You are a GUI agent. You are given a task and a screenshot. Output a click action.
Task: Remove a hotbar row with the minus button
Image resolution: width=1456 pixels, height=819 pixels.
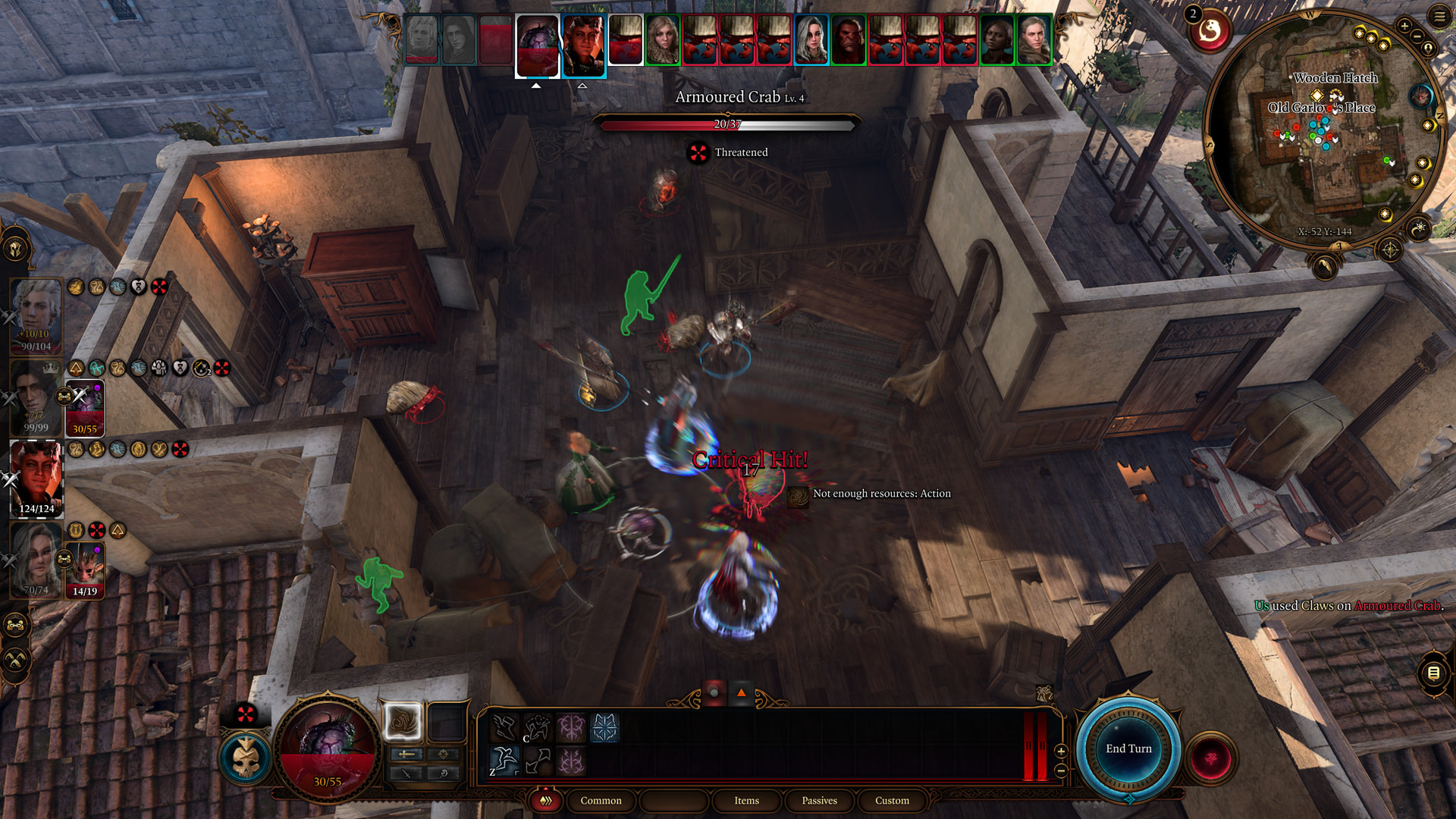coord(1061,770)
